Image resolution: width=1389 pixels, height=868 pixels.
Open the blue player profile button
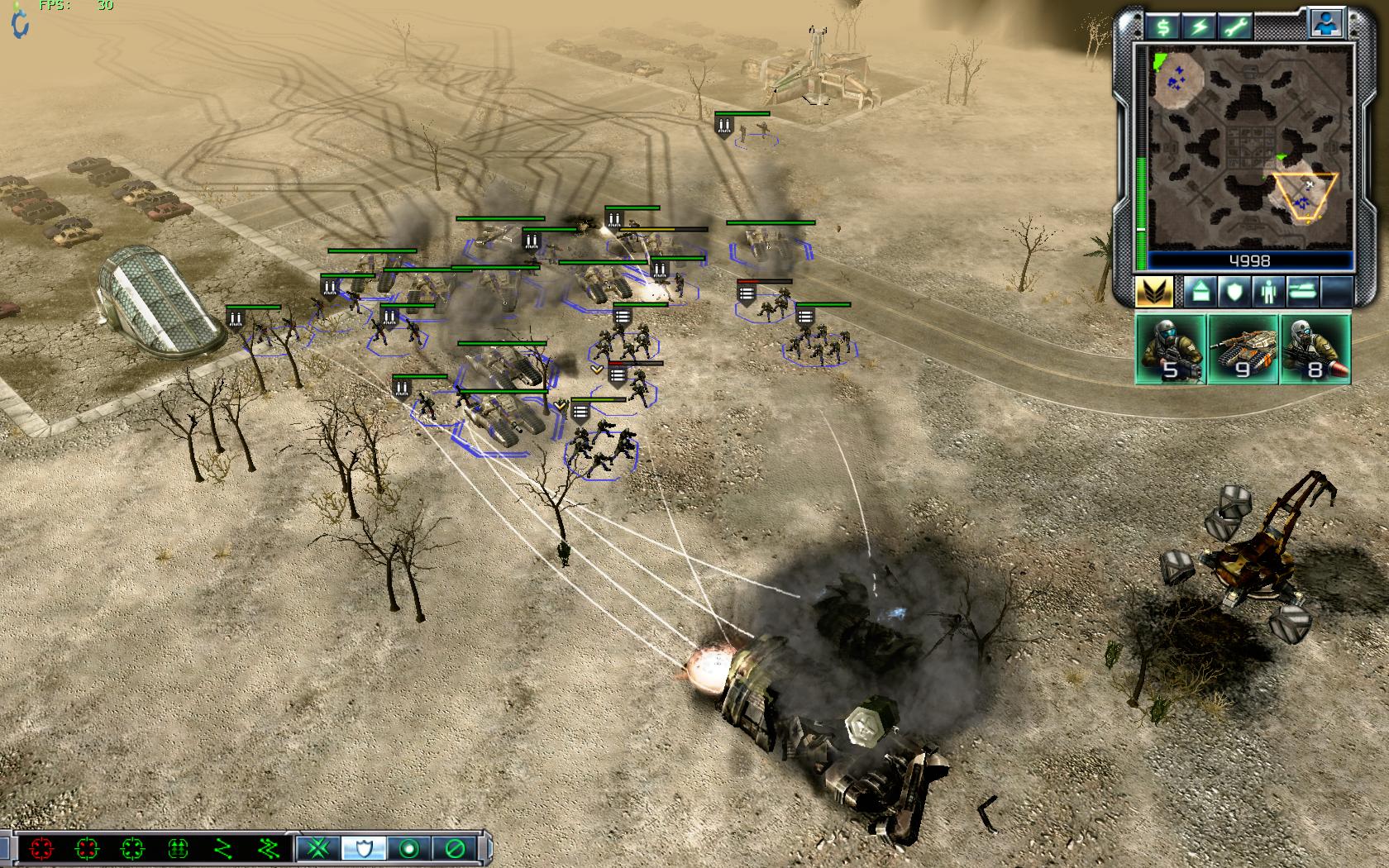coord(1325,23)
